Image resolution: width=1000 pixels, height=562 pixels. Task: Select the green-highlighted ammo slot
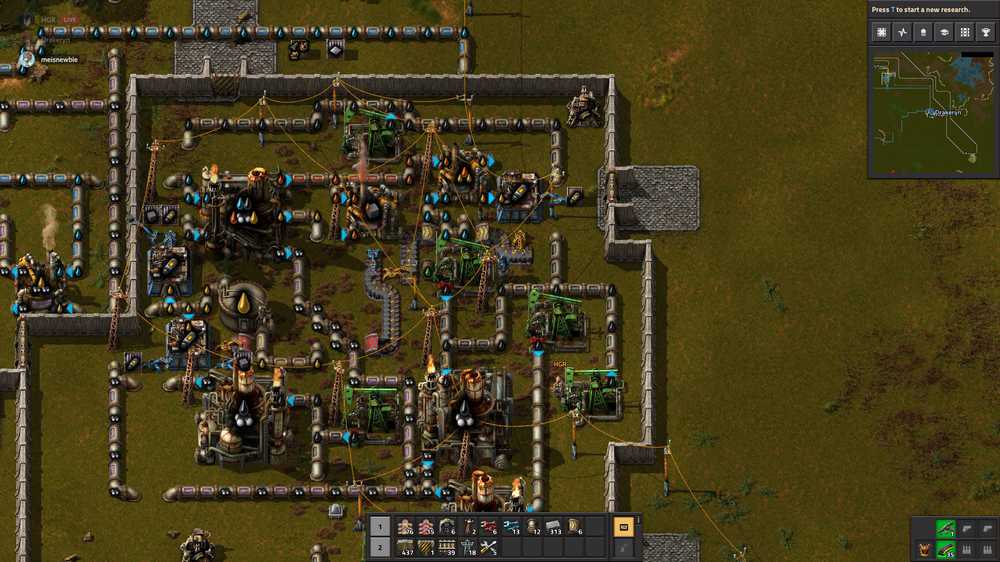[945, 549]
